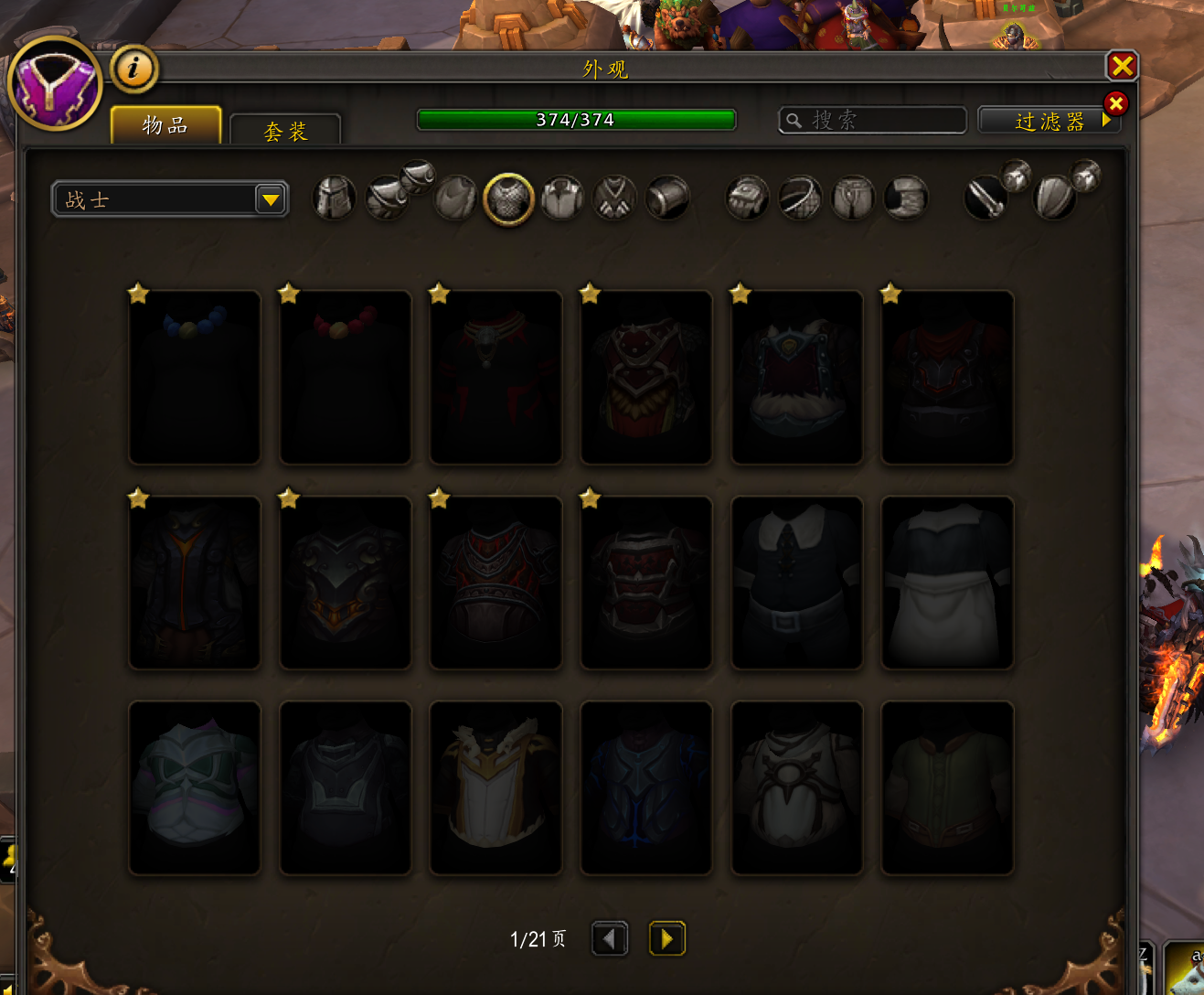The image size is (1204, 995).
Task: Close the 外观 appearance window
Action: click(1122, 66)
